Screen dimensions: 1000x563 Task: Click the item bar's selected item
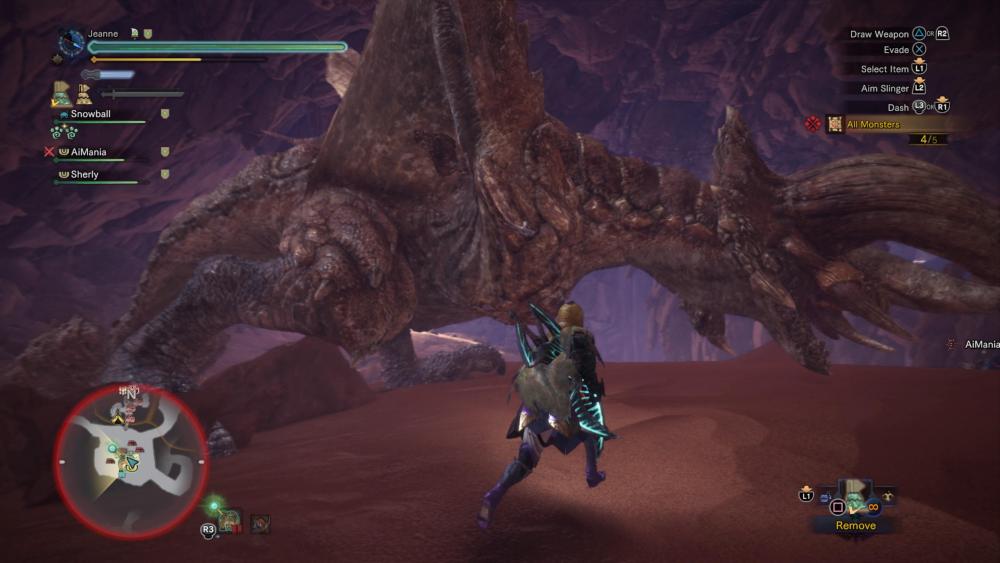855,493
